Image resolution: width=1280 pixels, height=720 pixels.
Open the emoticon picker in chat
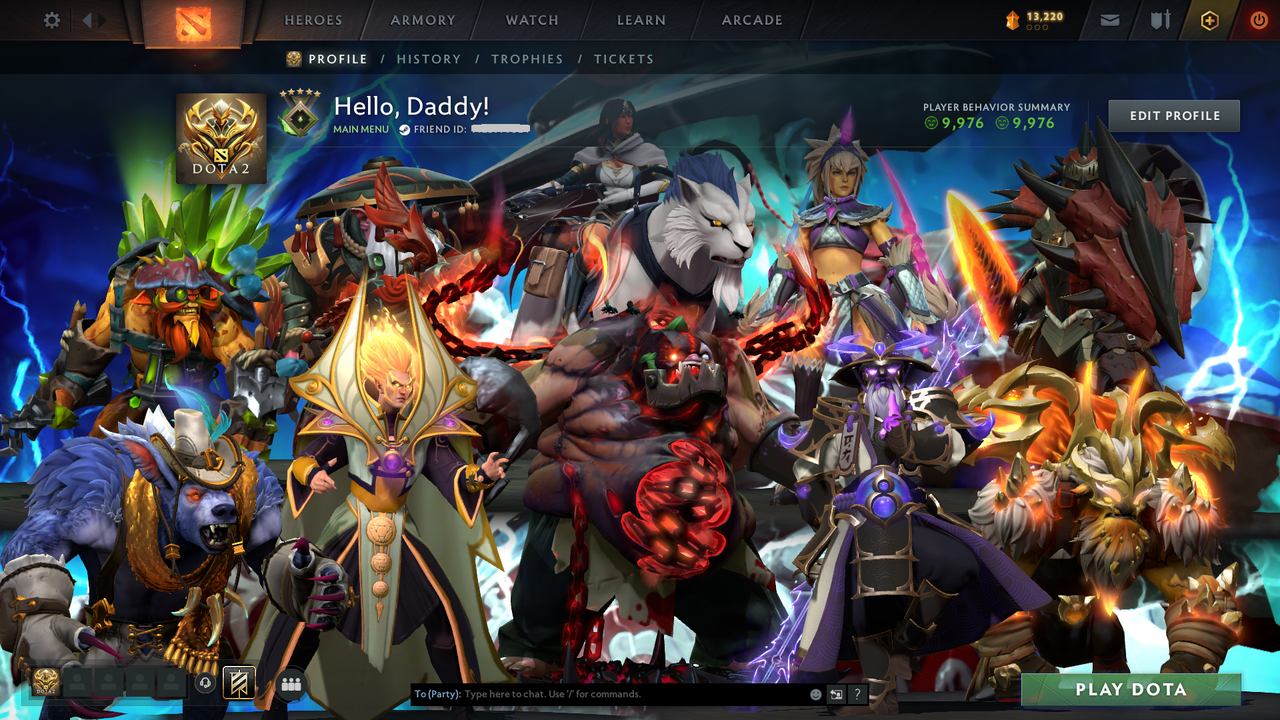pos(816,693)
